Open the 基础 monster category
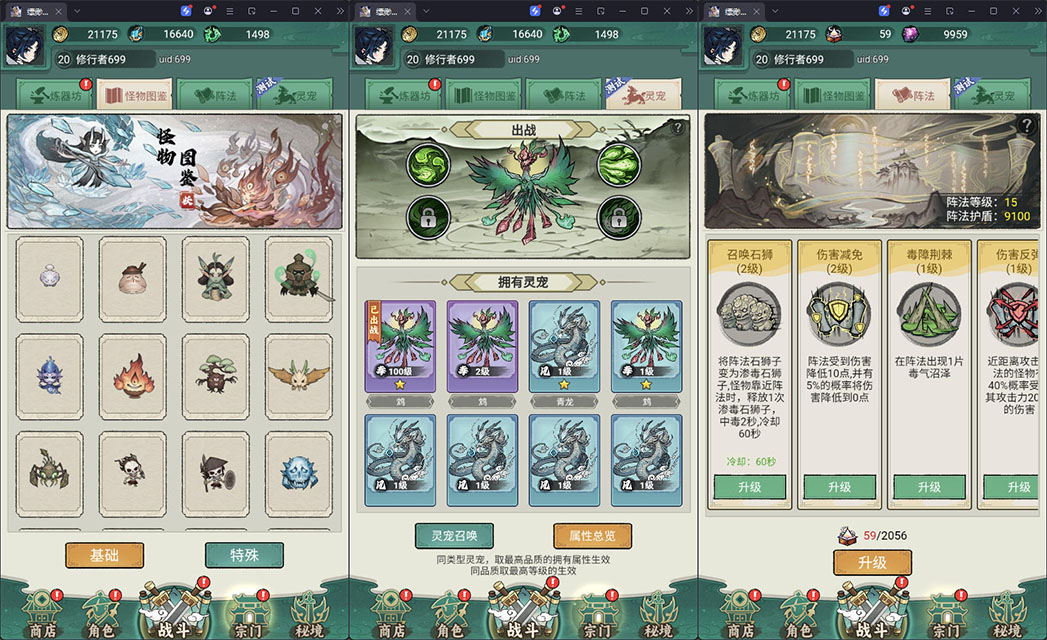The width and height of the screenshot is (1047, 640). click(105, 555)
